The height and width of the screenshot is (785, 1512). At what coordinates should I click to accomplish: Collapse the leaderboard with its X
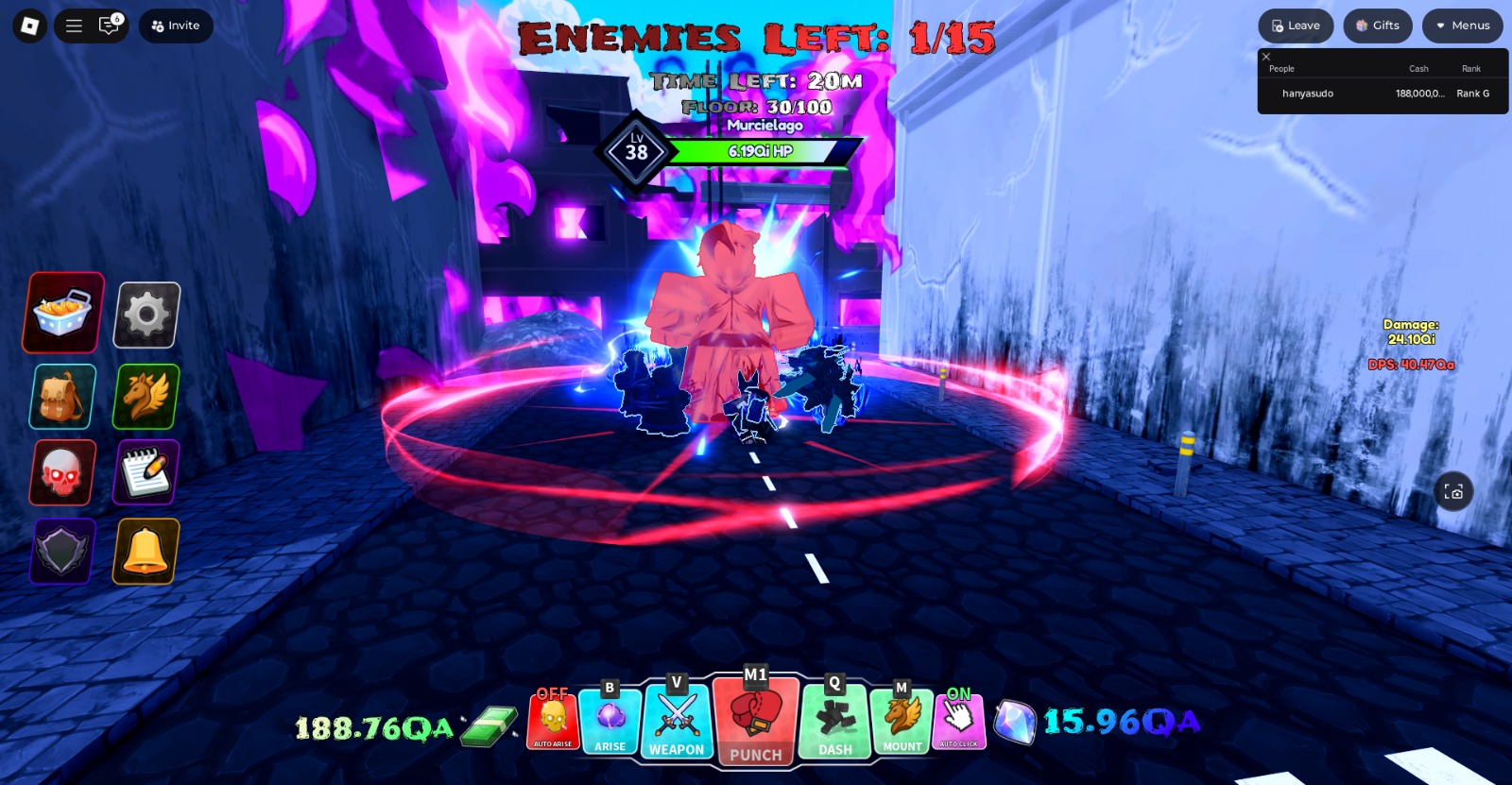tap(1266, 57)
